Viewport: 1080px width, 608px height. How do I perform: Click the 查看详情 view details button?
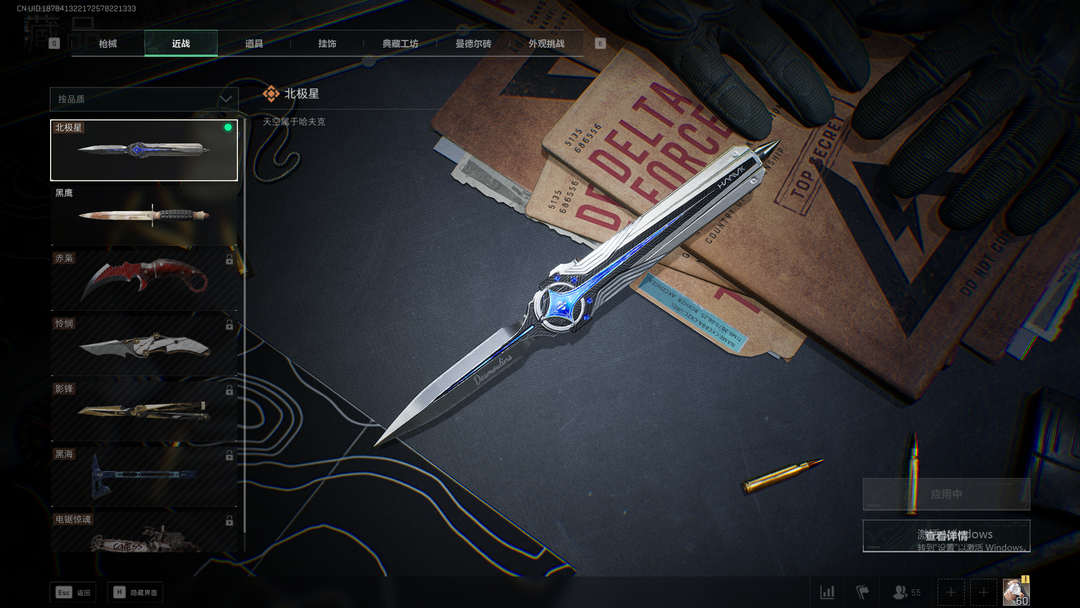pos(946,536)
